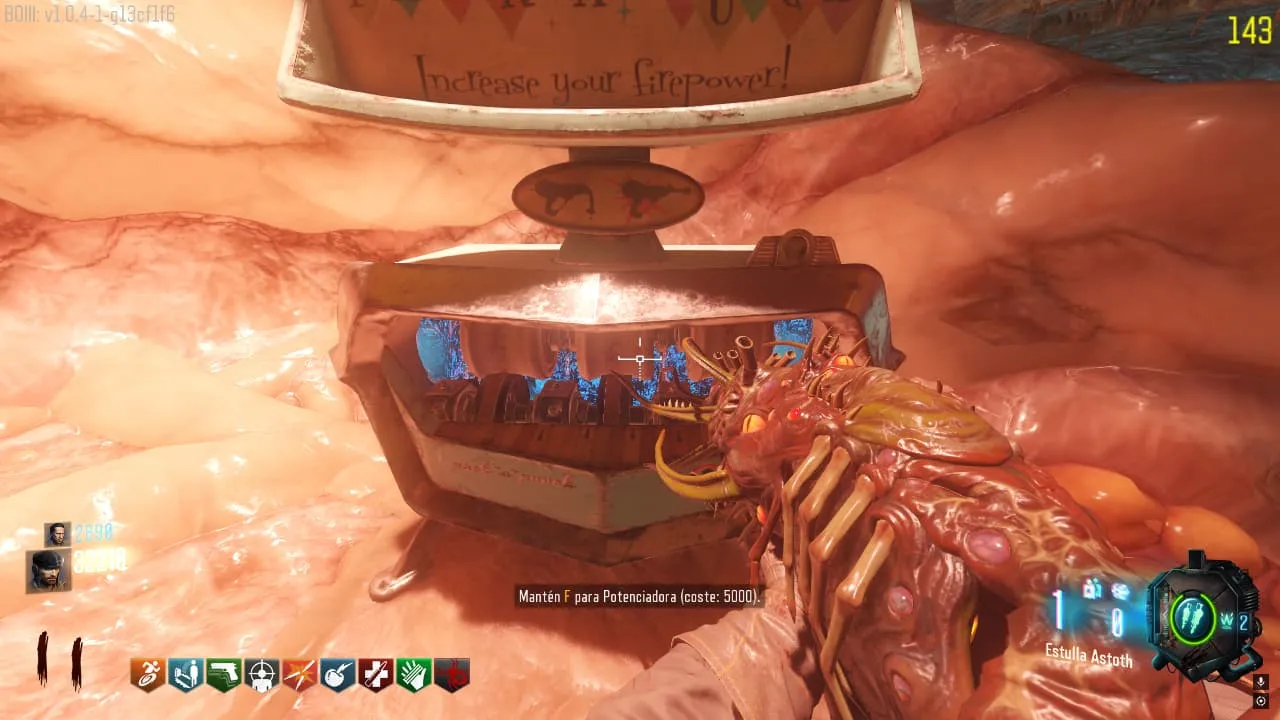Click the blue Quick Revive perk icon
This screenshot has height=720, width=1280.
point(185,675)
